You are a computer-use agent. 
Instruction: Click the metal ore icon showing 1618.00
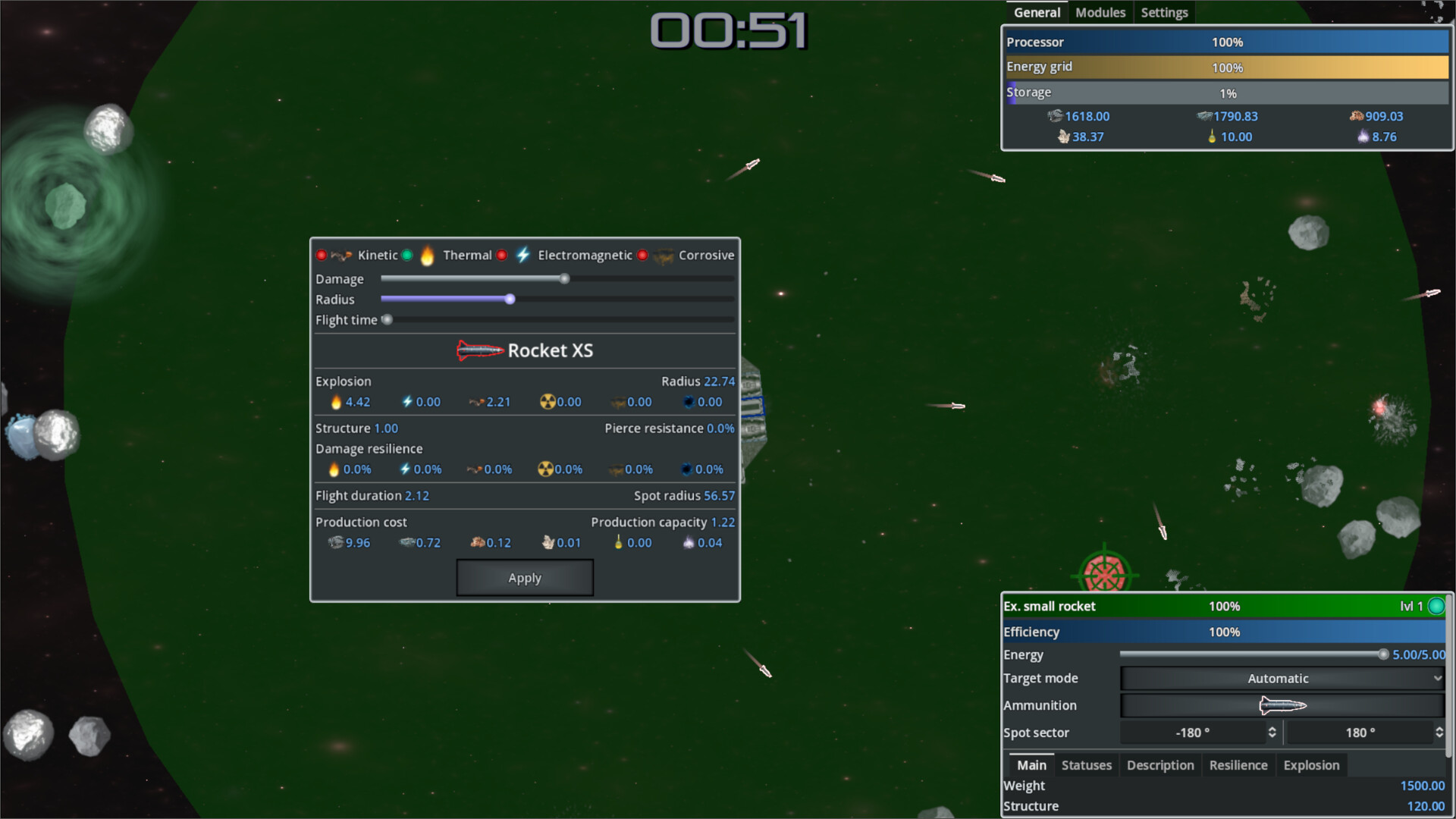(x=1056, y=116)
